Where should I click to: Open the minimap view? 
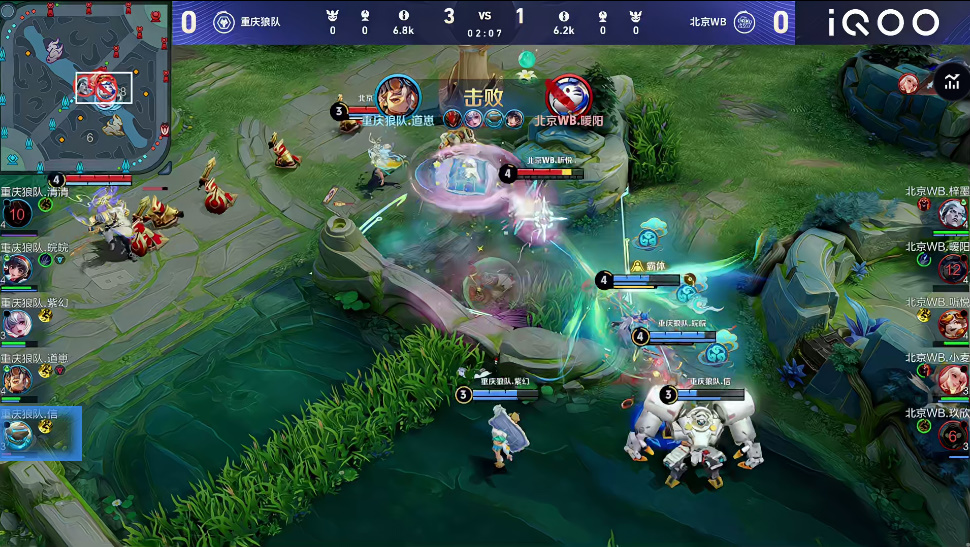85,85
